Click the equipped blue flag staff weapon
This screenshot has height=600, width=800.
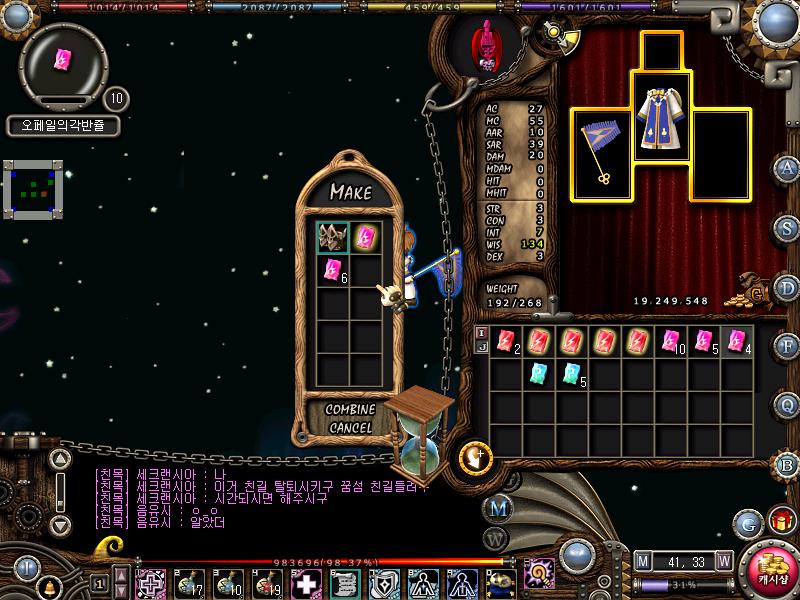pos(602,152)
